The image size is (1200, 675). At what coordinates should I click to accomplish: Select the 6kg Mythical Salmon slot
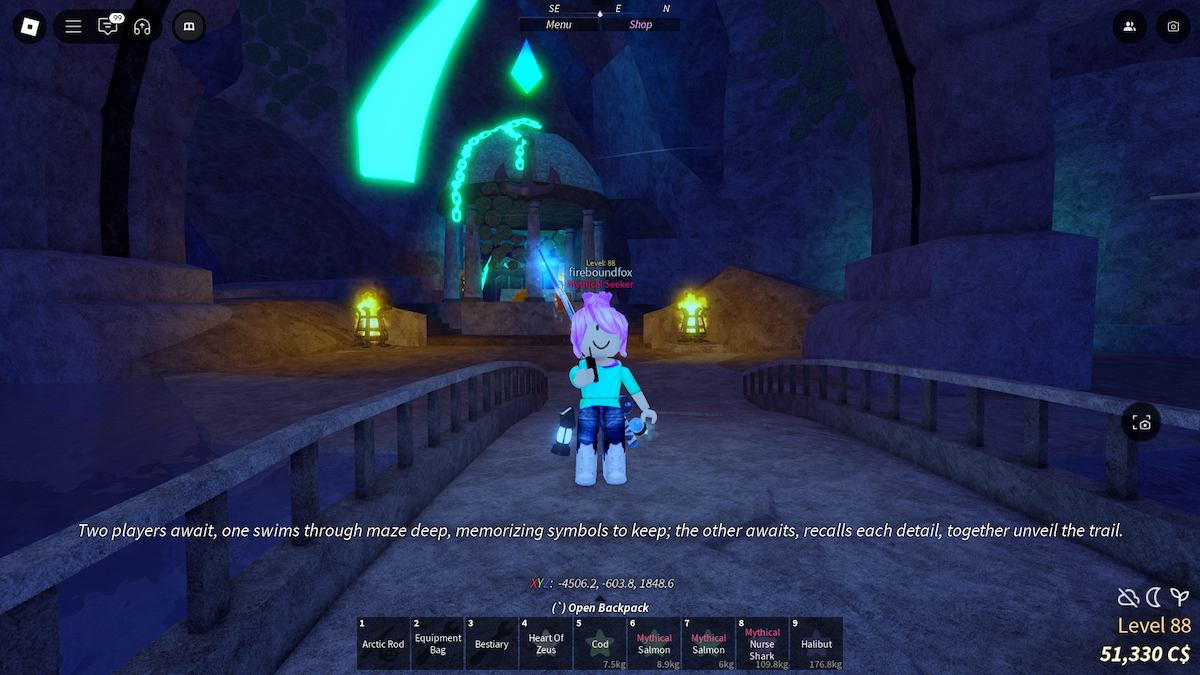click(x=708, y=643)
